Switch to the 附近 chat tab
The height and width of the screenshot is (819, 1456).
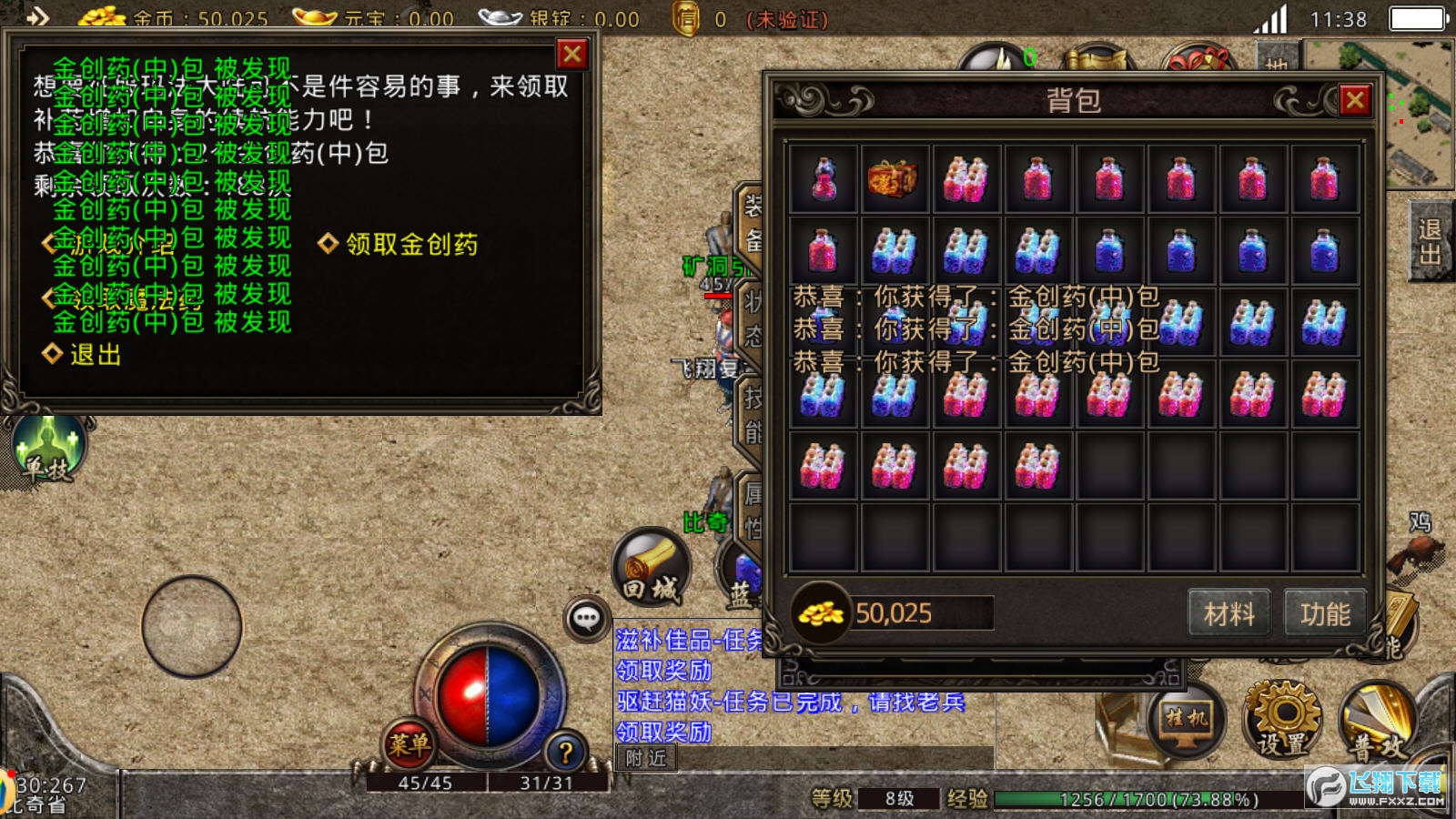coord(646,757)
